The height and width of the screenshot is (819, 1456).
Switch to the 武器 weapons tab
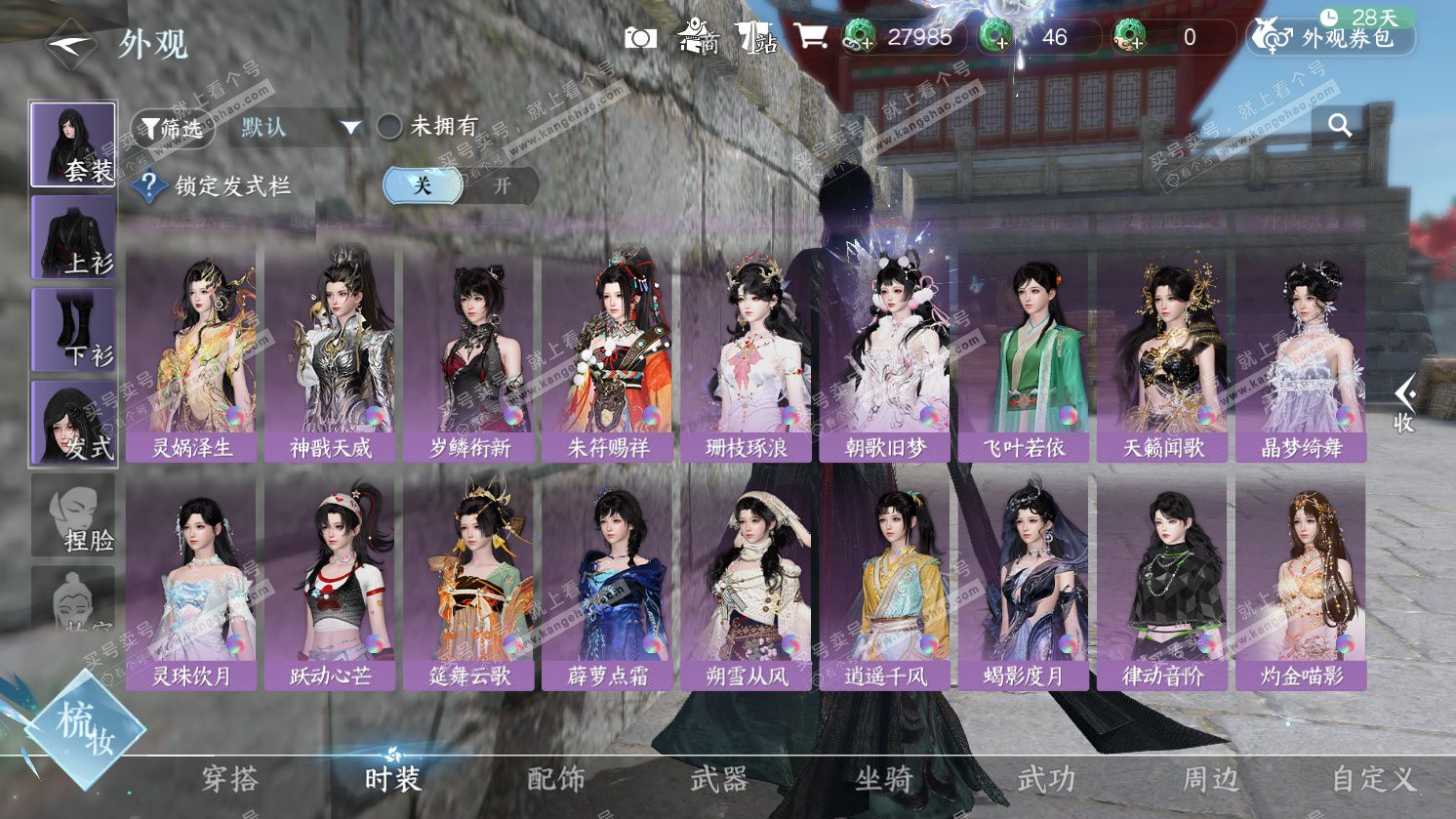719,779
